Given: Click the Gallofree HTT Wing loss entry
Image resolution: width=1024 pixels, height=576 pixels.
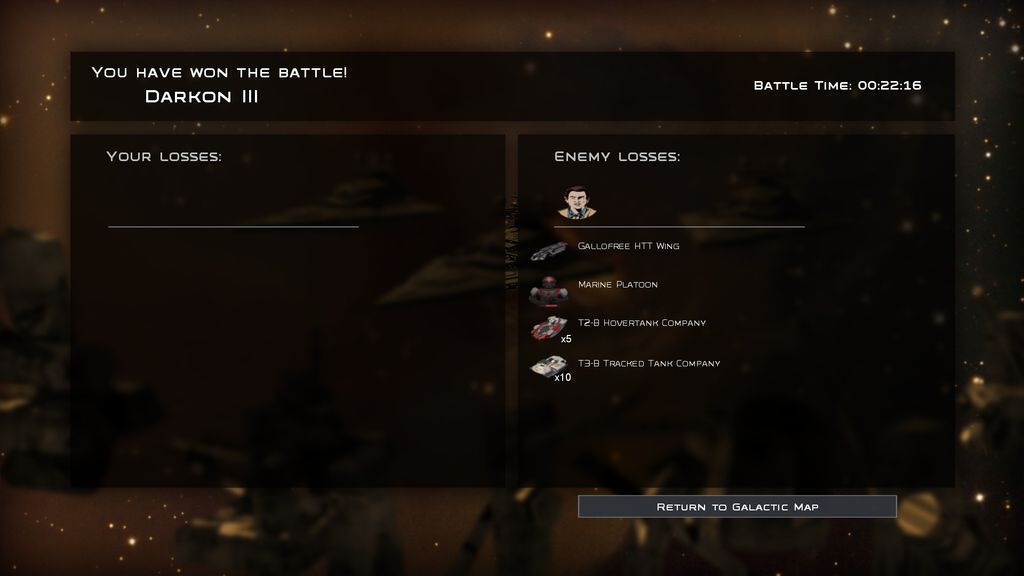Looking at the screenshot, I should click(627, 246).
